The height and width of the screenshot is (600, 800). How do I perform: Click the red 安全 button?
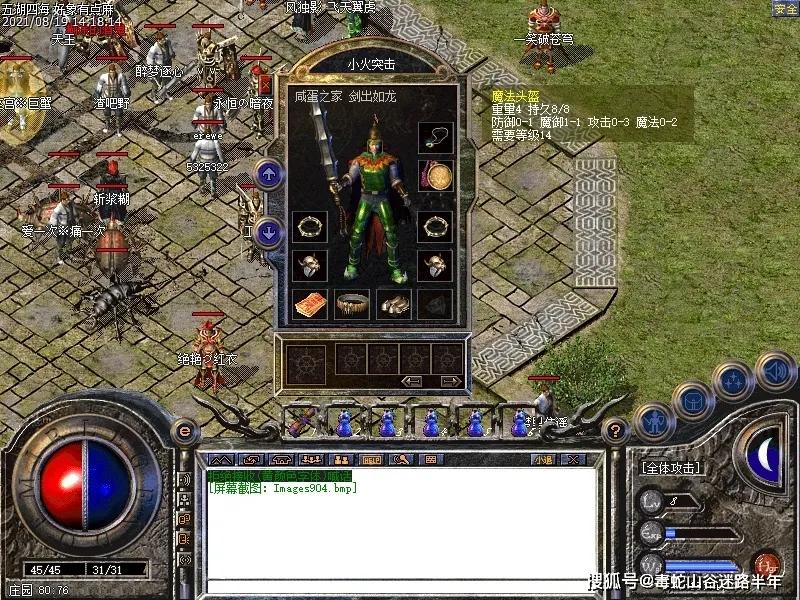point(785,8)
